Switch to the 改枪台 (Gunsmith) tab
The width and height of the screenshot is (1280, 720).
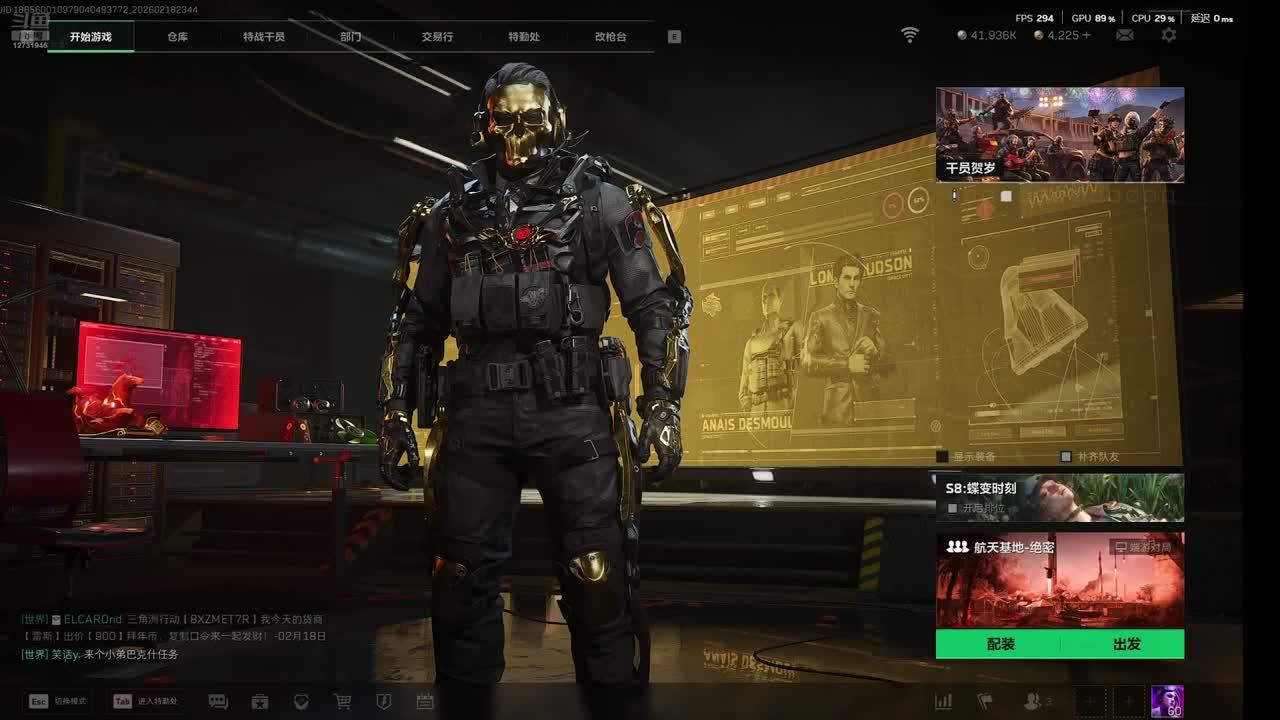pos(610,37)
